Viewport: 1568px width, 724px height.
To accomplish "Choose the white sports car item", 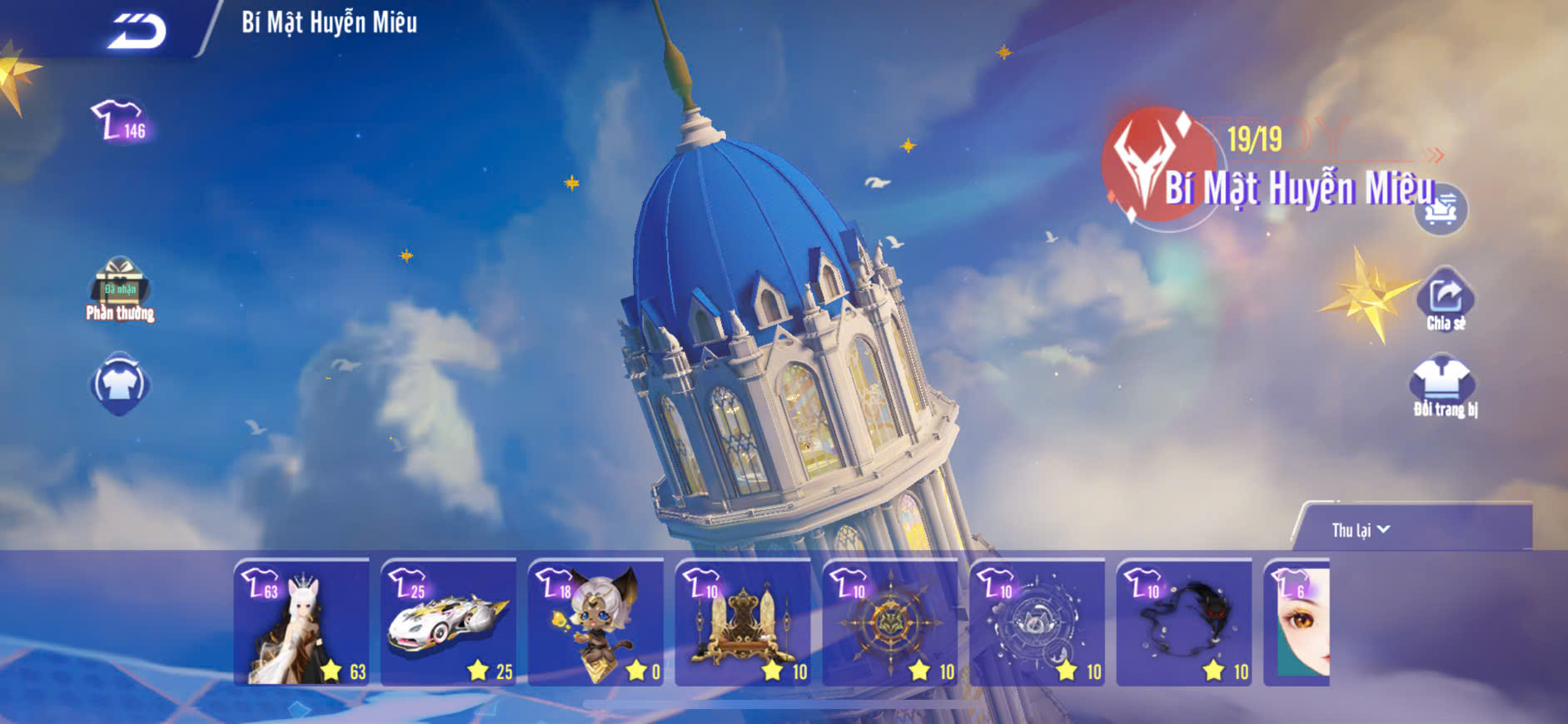I will click(449, 622).
